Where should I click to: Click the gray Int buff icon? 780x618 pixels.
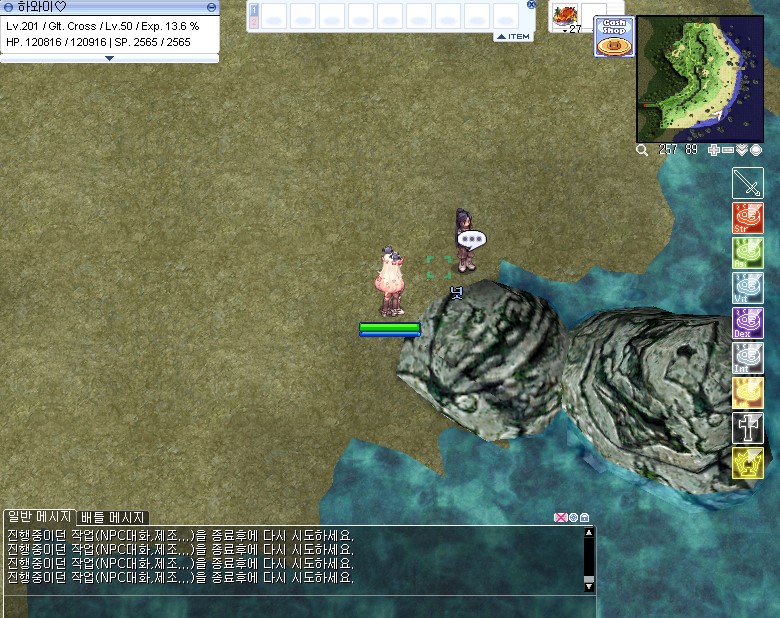click(x=747, y=358)
